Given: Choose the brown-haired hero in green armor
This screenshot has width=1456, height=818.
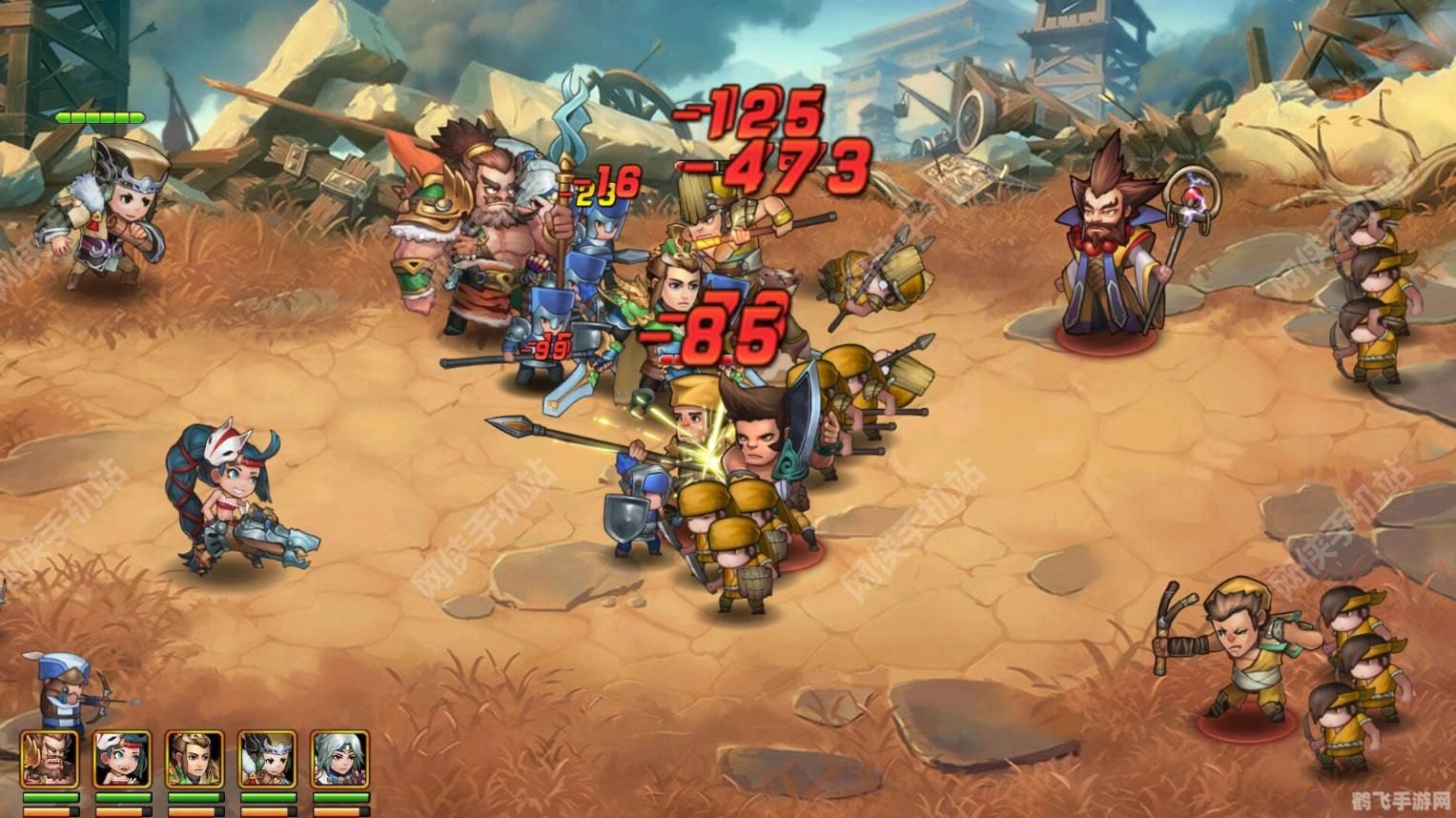Looking at the screenshot, I should coord(195,760).
